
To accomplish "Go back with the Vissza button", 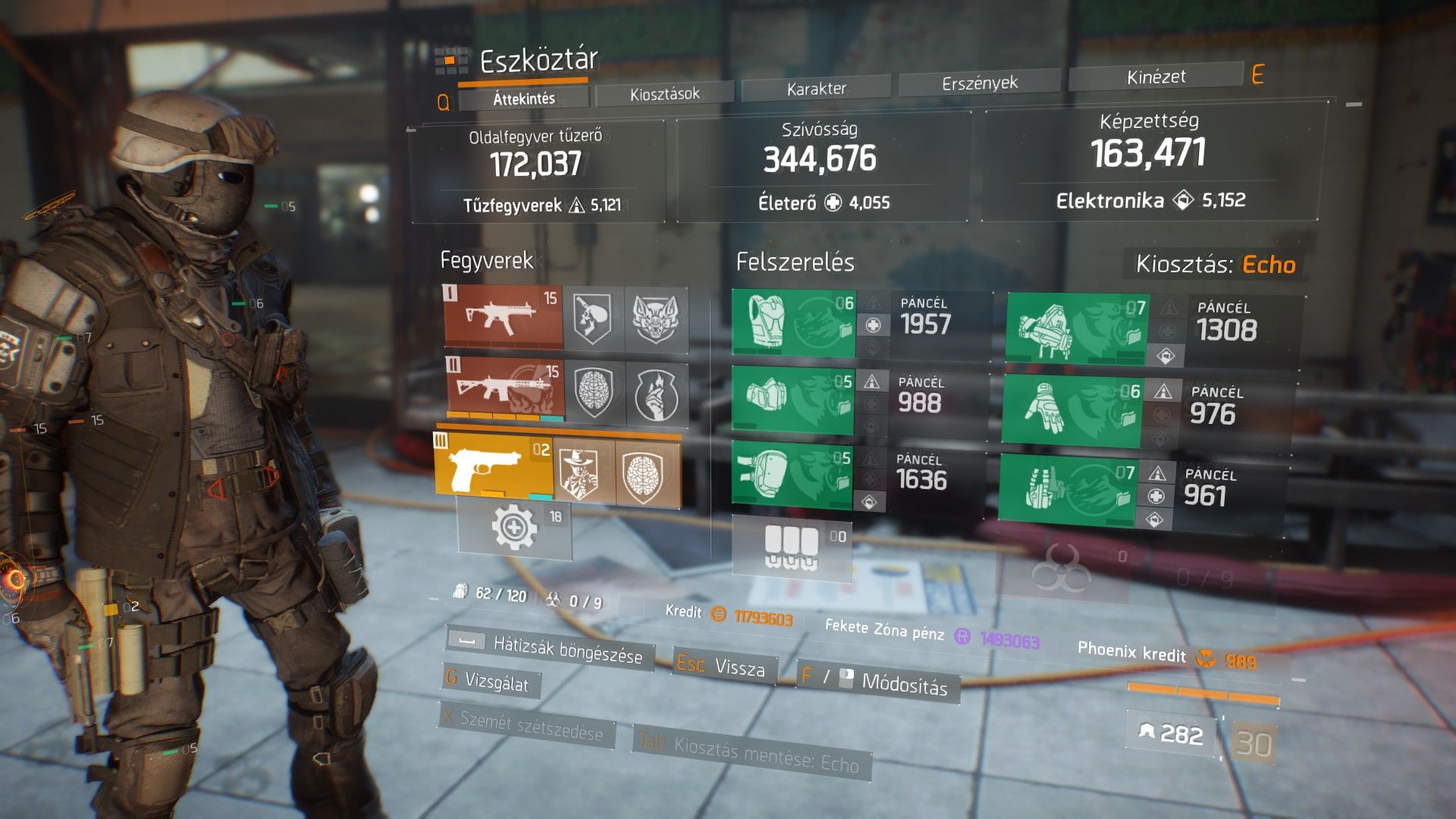I will (723, 667).
